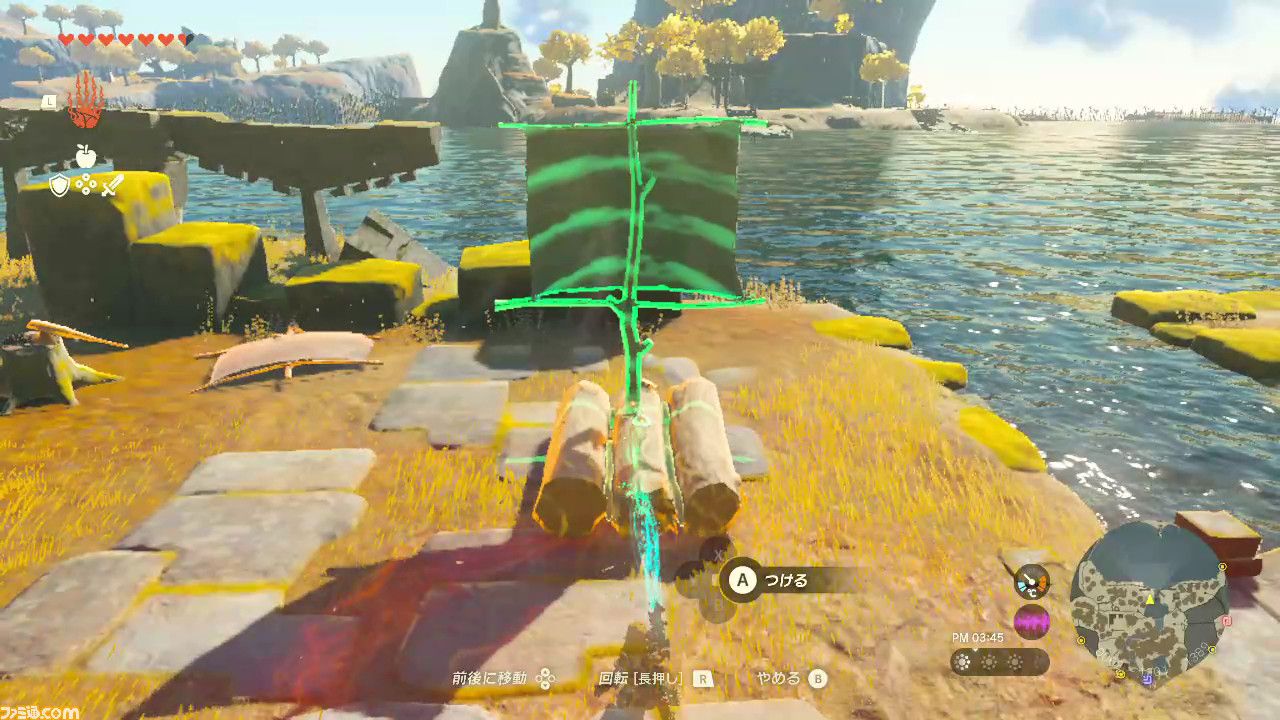1280x720 pixels.
Task: Click the first sun weather forecast icon
Action: pos(962,661)
